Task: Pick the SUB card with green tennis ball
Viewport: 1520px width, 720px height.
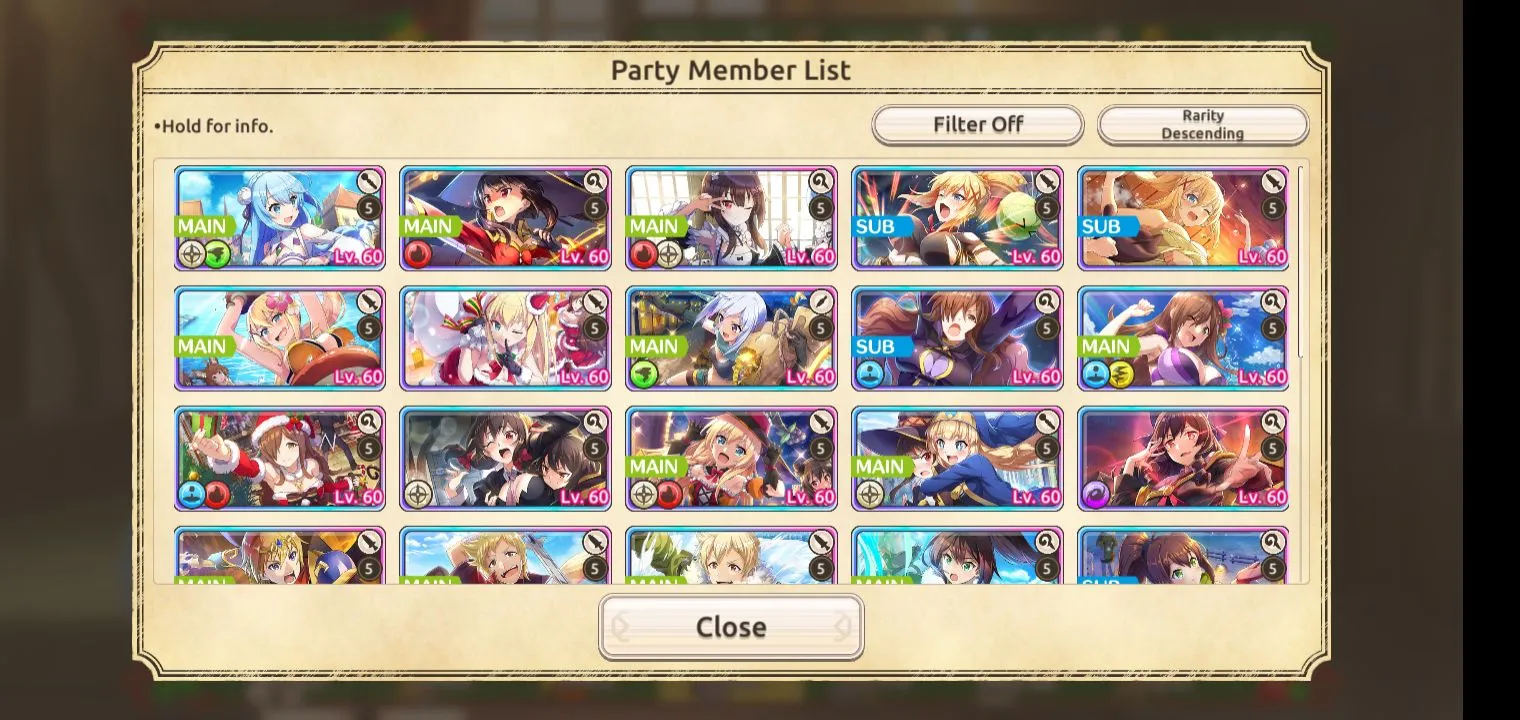Action: [957, 218]
